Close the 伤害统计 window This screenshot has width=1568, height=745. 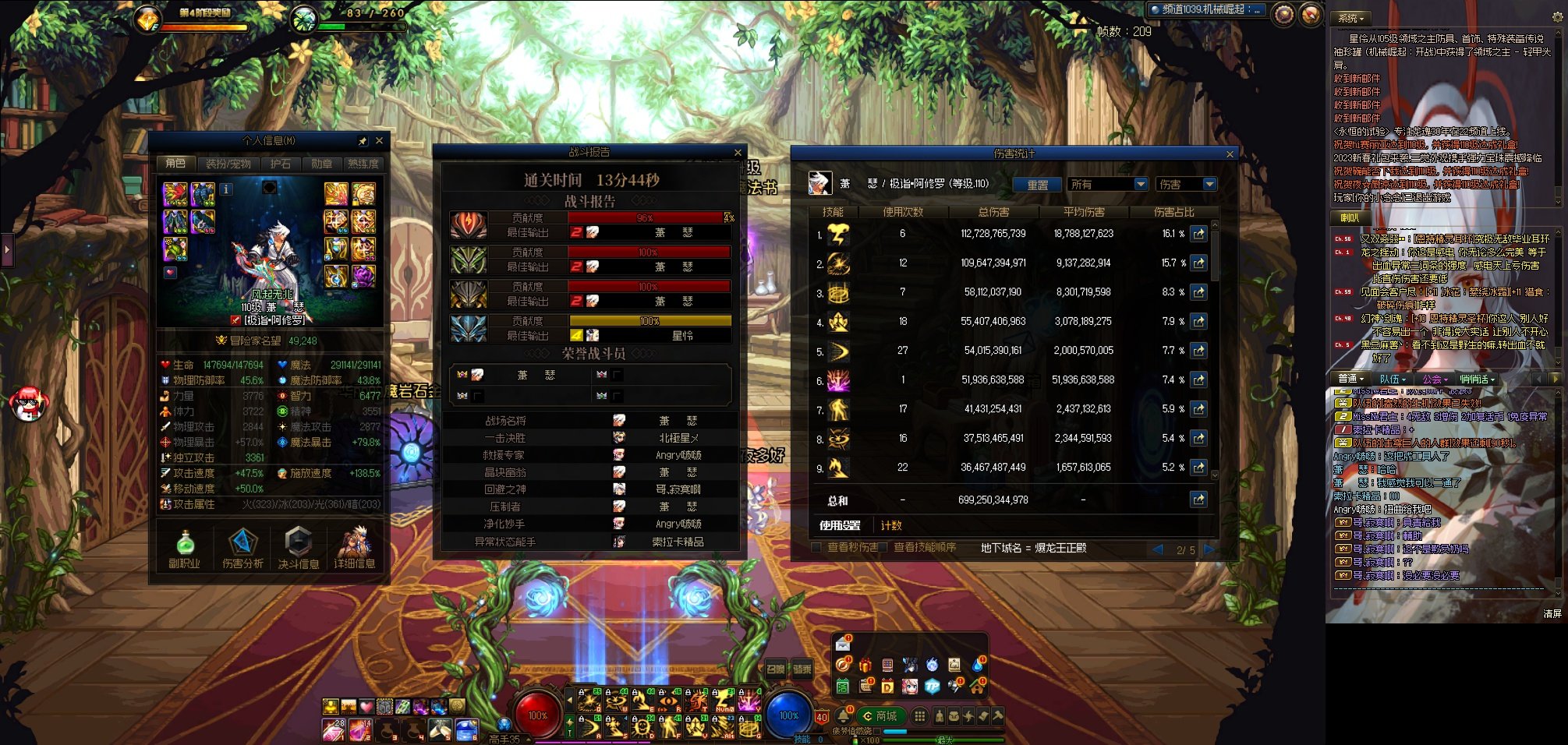click(x=1230, y=154)
